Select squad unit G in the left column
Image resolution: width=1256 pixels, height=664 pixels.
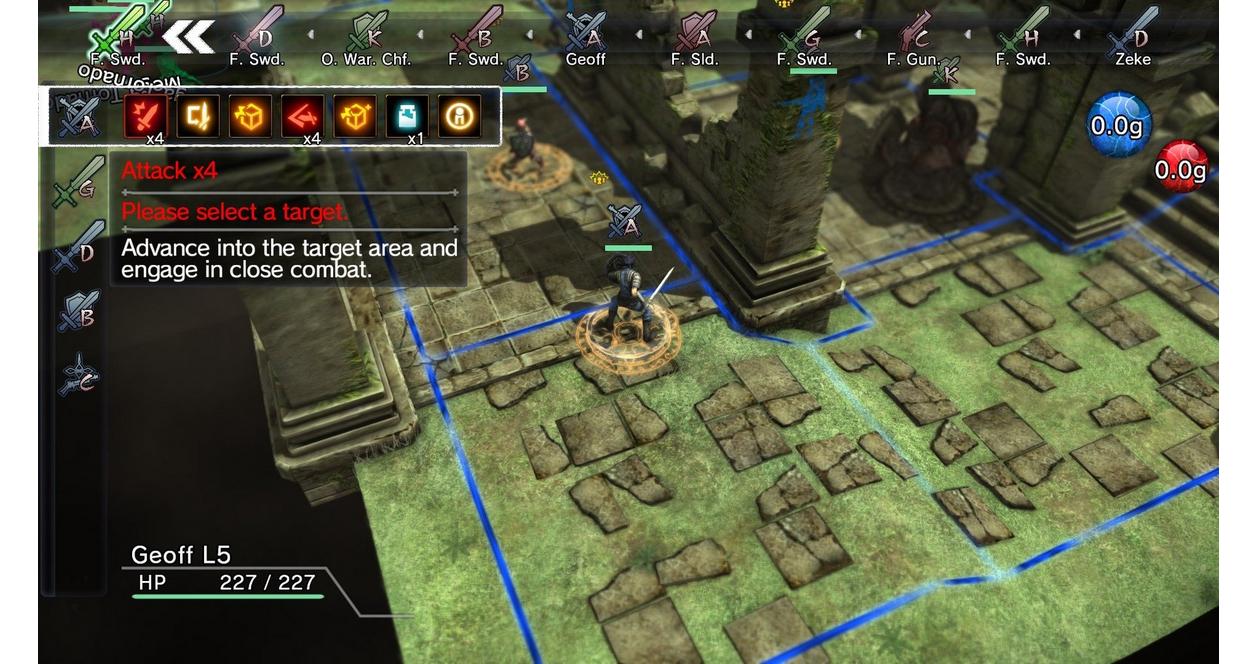tap(79, 183)
